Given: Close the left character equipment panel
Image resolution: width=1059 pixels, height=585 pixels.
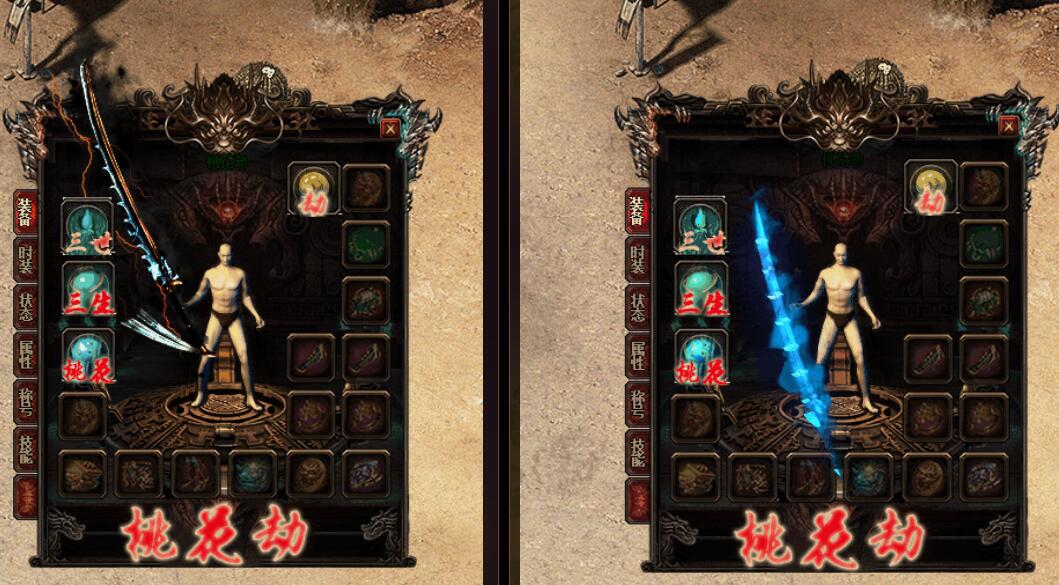Looking at the screenshot, I should [390, 128].
